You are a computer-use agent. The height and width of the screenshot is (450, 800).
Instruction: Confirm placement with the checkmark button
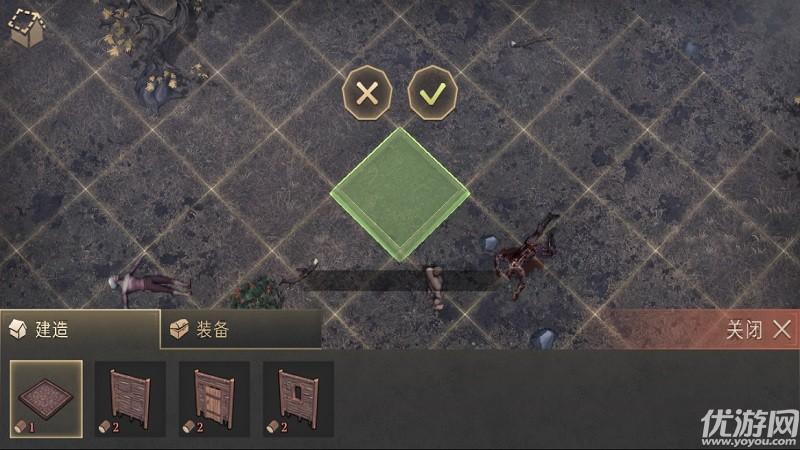[x=432, y=94]
